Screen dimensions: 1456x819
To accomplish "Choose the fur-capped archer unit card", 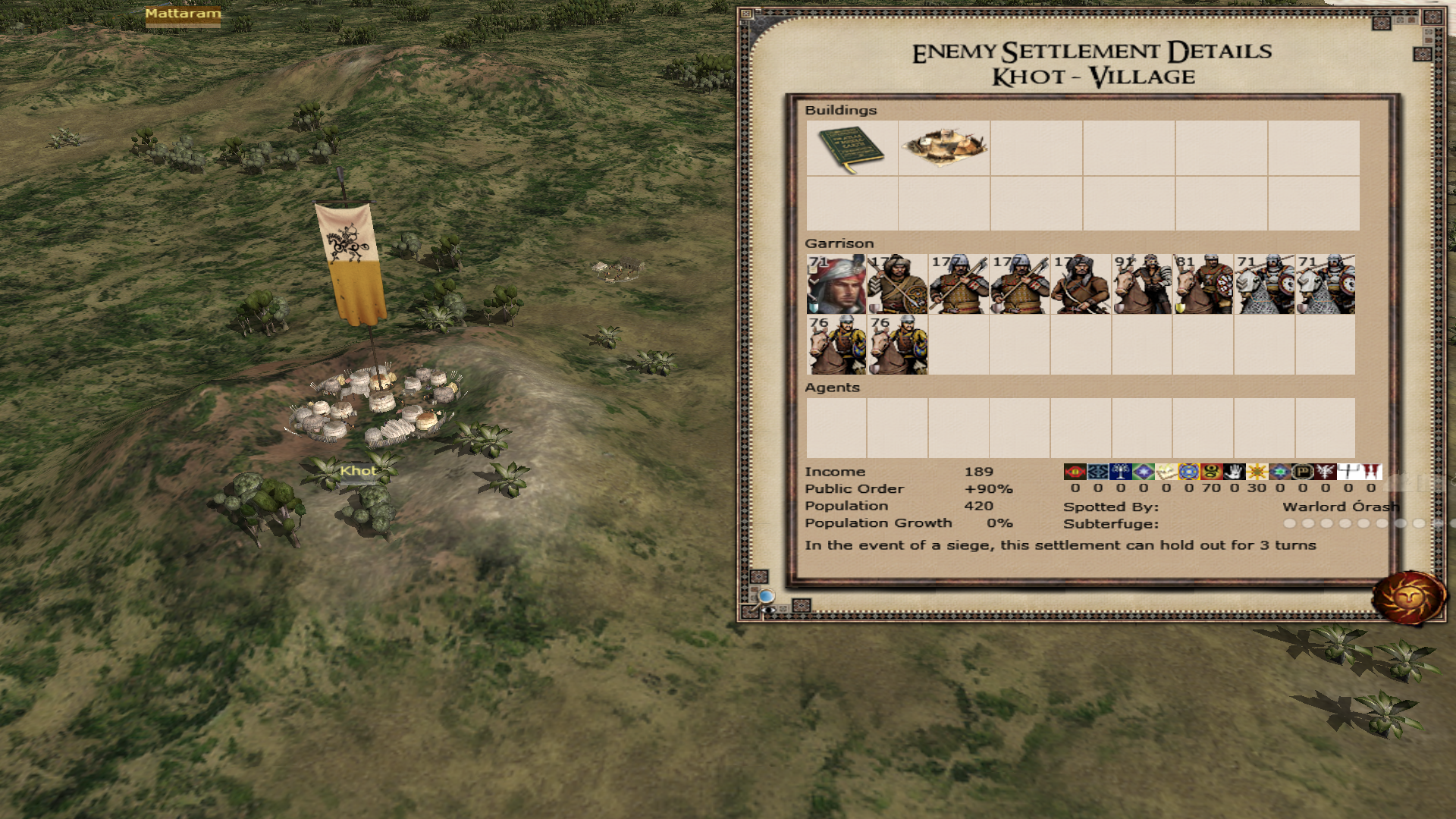I will [x=1081, y=284].
